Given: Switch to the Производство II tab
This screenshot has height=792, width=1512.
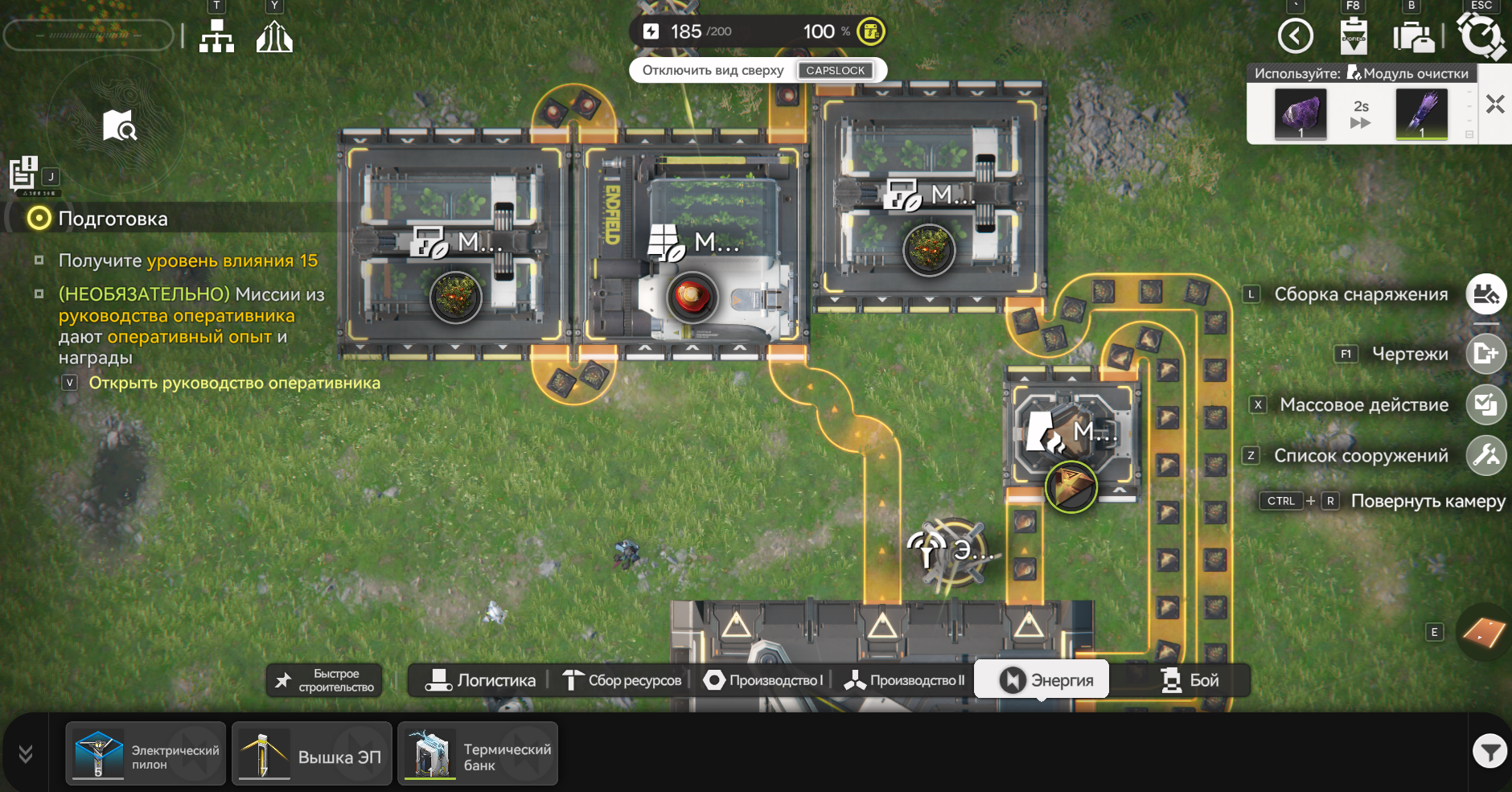Looking at the screenshot, I should click(x=904, y=680).
